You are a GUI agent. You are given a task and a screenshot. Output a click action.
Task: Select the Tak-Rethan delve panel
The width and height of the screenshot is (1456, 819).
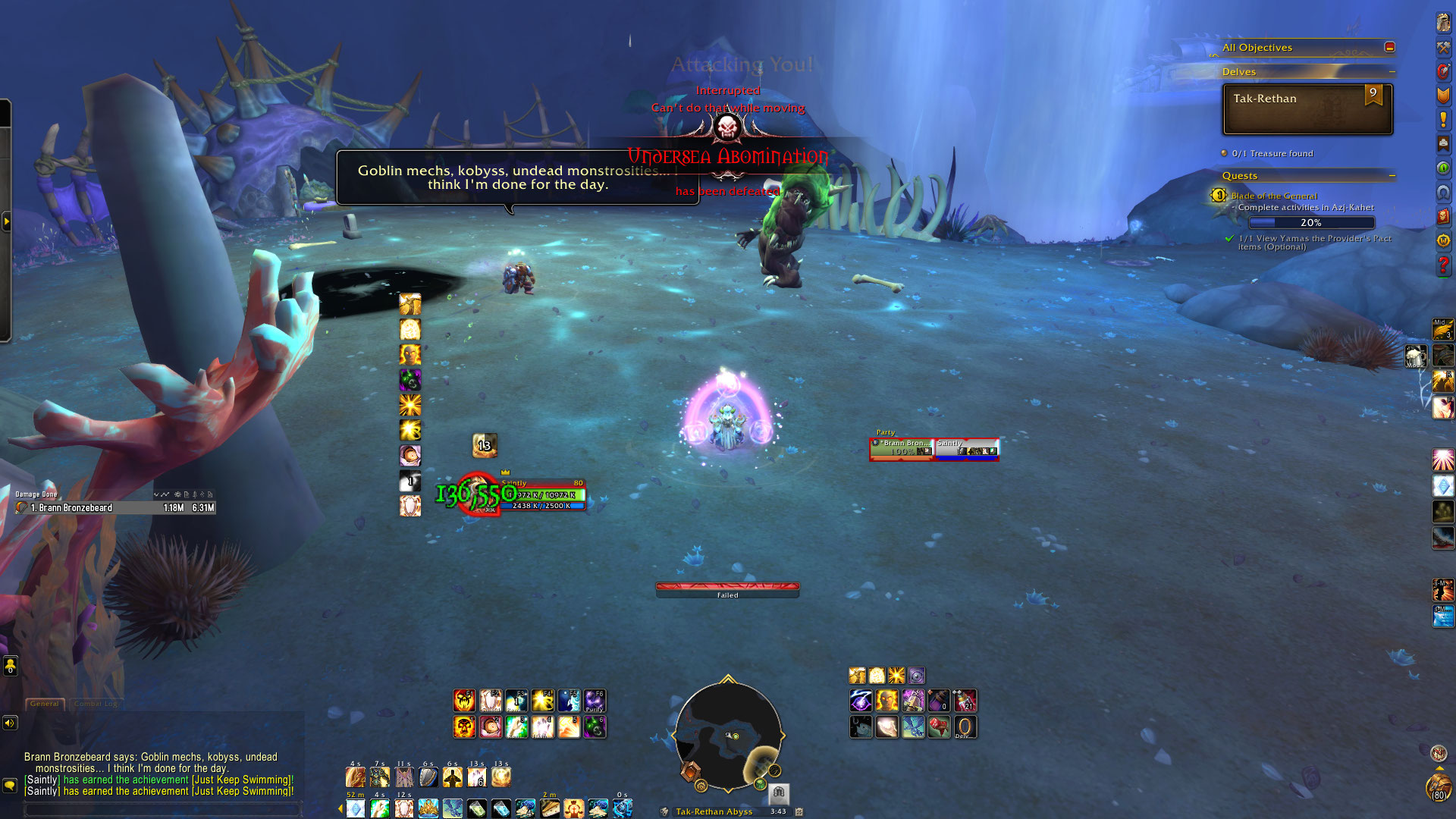1307,109
